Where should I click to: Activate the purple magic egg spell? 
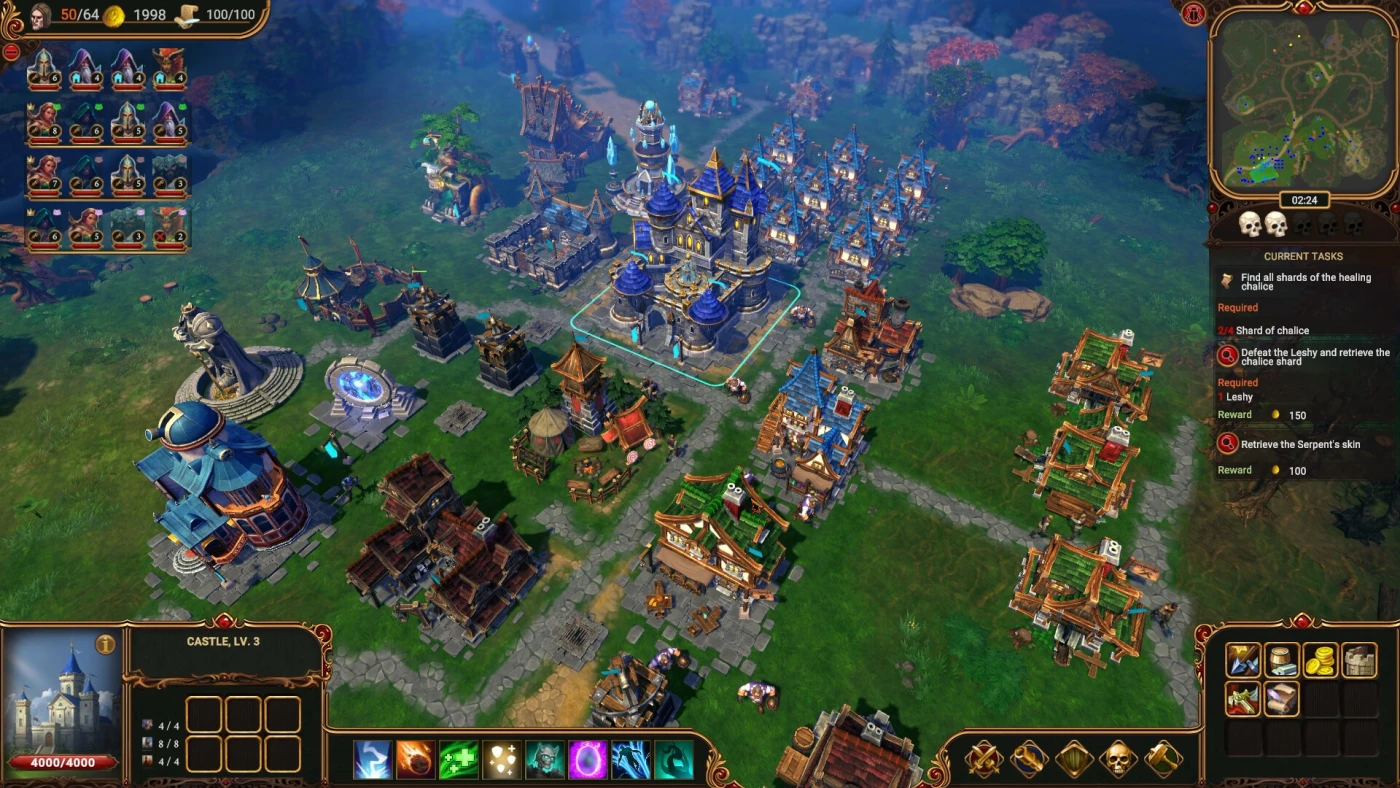point(587,760)
